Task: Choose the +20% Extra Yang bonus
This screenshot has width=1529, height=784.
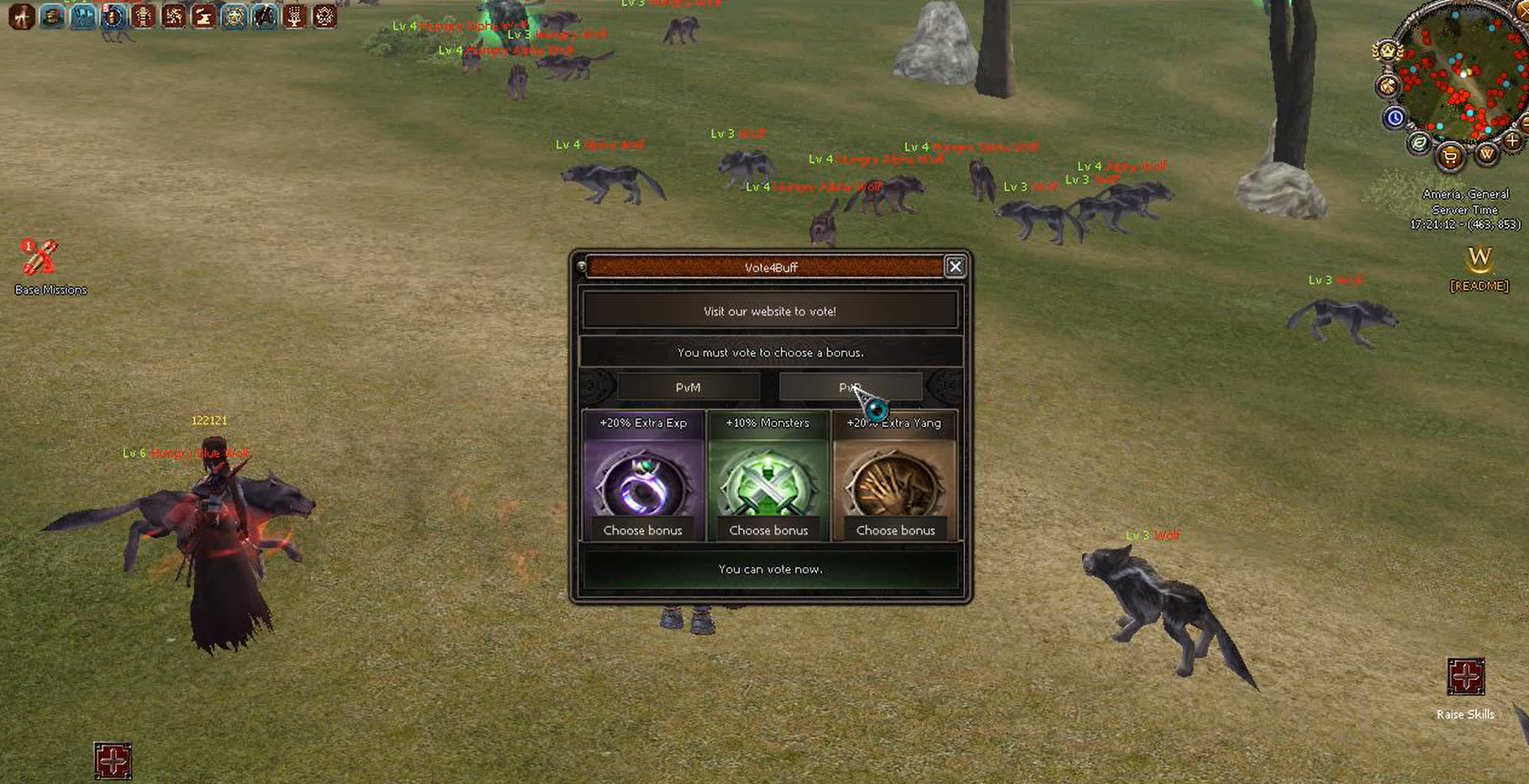Action: (x=895, y=530)
